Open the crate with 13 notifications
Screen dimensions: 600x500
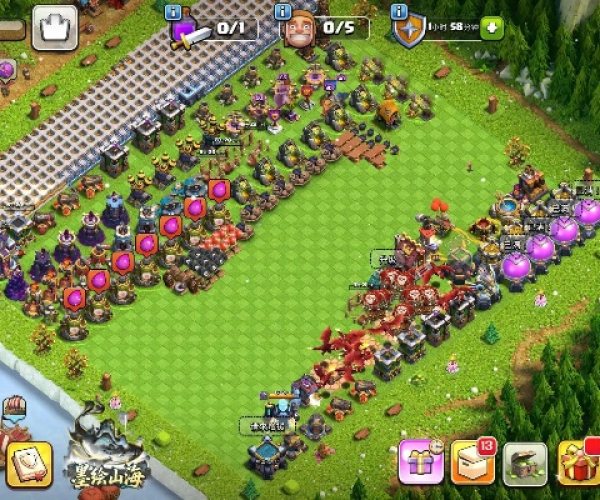pyautogui.click(x=473, y=463)
